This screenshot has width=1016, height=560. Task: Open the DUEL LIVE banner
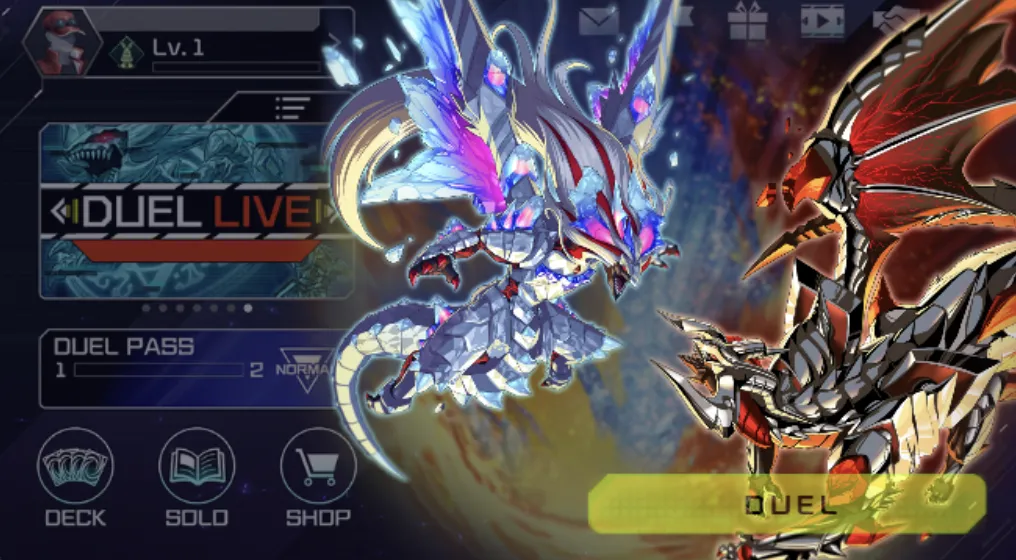(195, 211)
